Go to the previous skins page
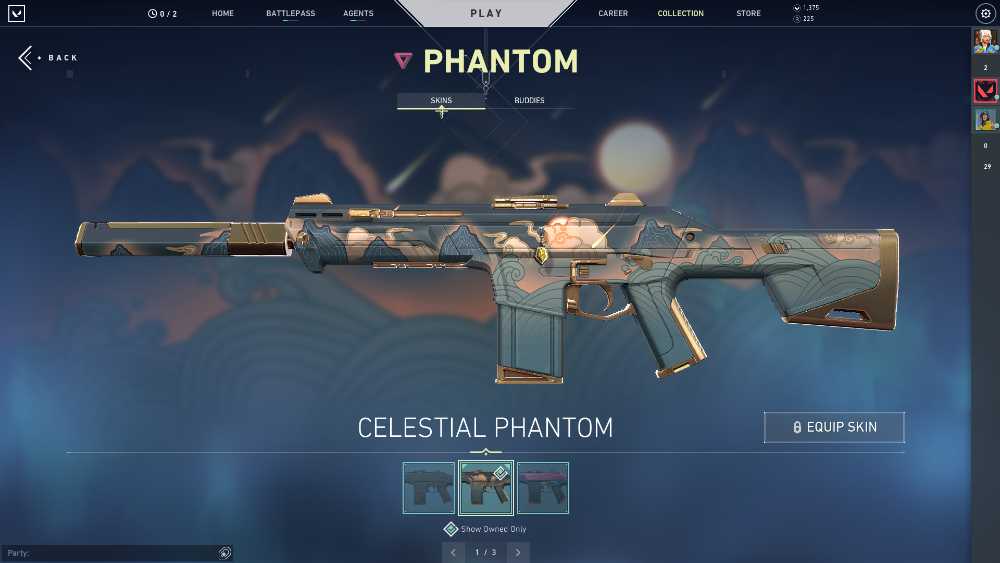 click(x=453, y=552)
